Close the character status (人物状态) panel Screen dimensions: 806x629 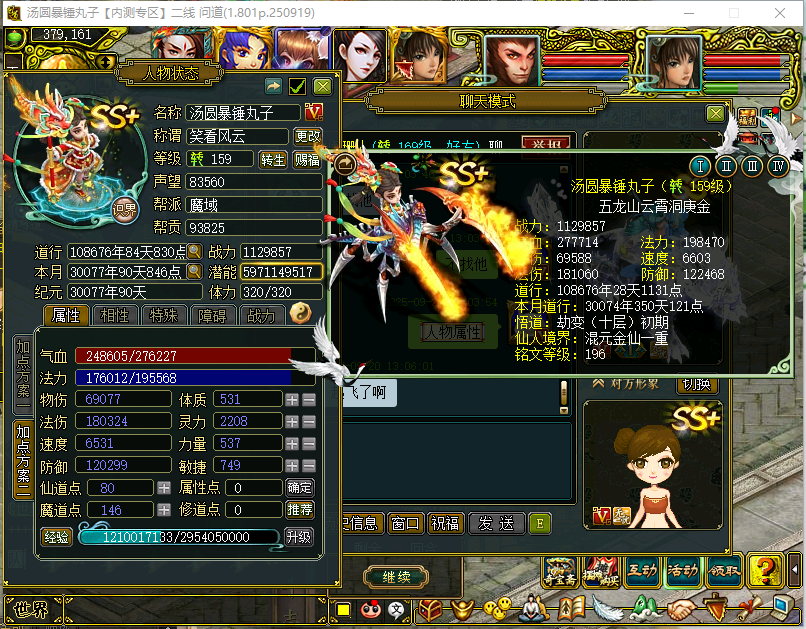tap(322, 87)
